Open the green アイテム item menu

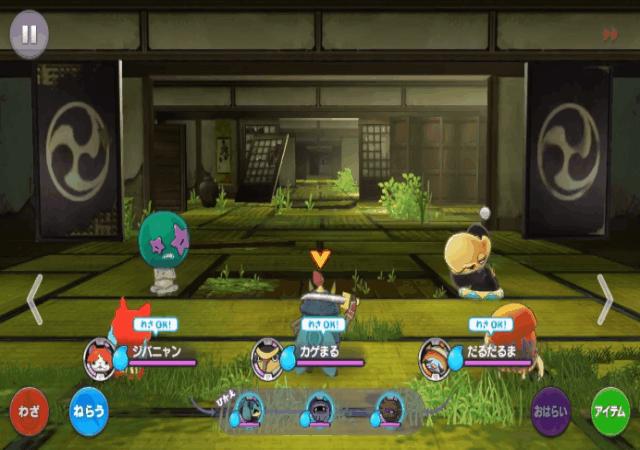611,410
